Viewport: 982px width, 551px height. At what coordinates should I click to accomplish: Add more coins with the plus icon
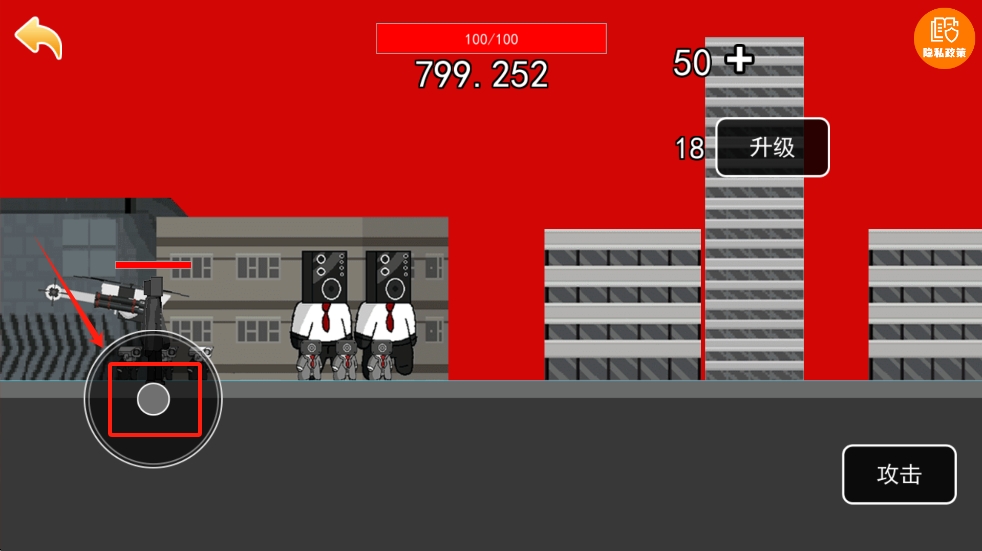pyautogui.click(x=739, y=60)
